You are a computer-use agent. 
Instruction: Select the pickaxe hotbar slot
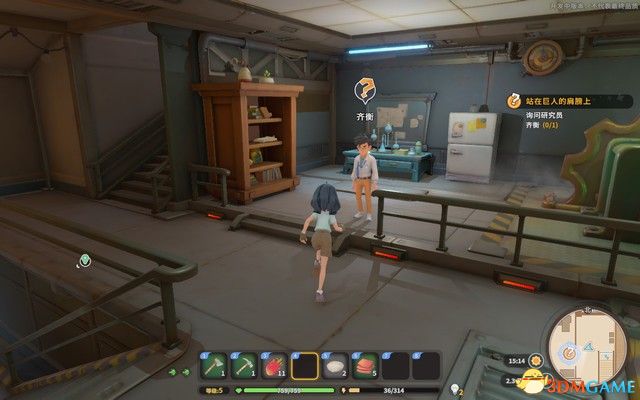coord(245,366)
